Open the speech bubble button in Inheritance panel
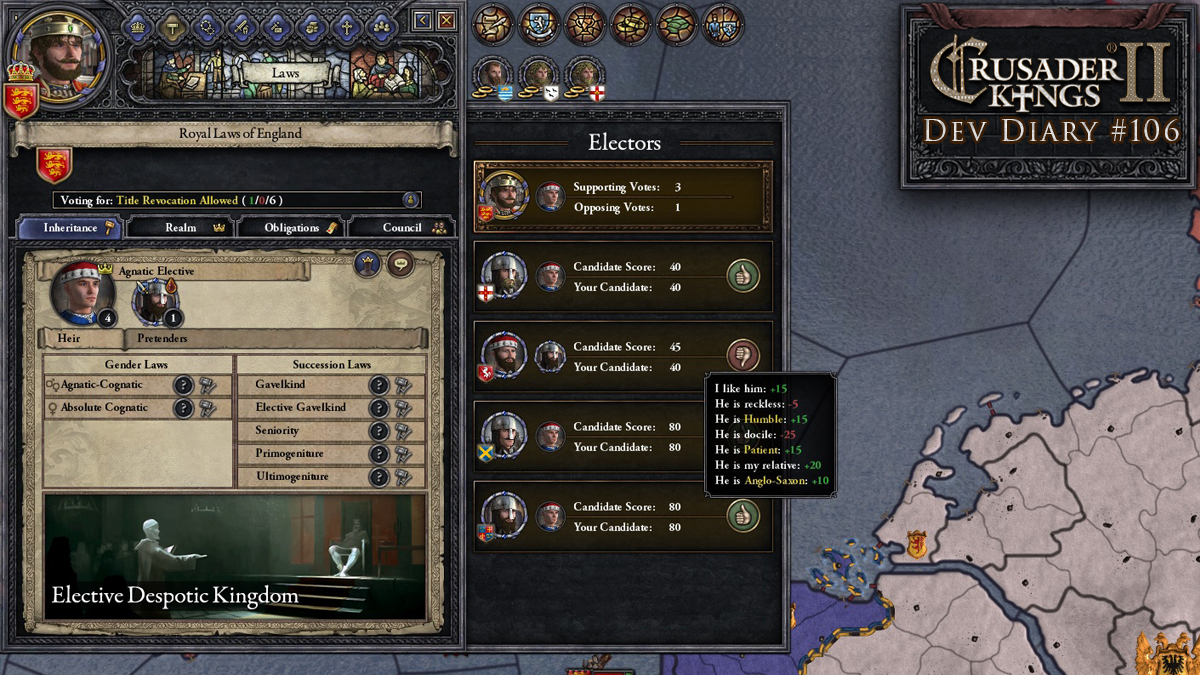The width and height of the screenshot is (1200, 675). (401, 264)
